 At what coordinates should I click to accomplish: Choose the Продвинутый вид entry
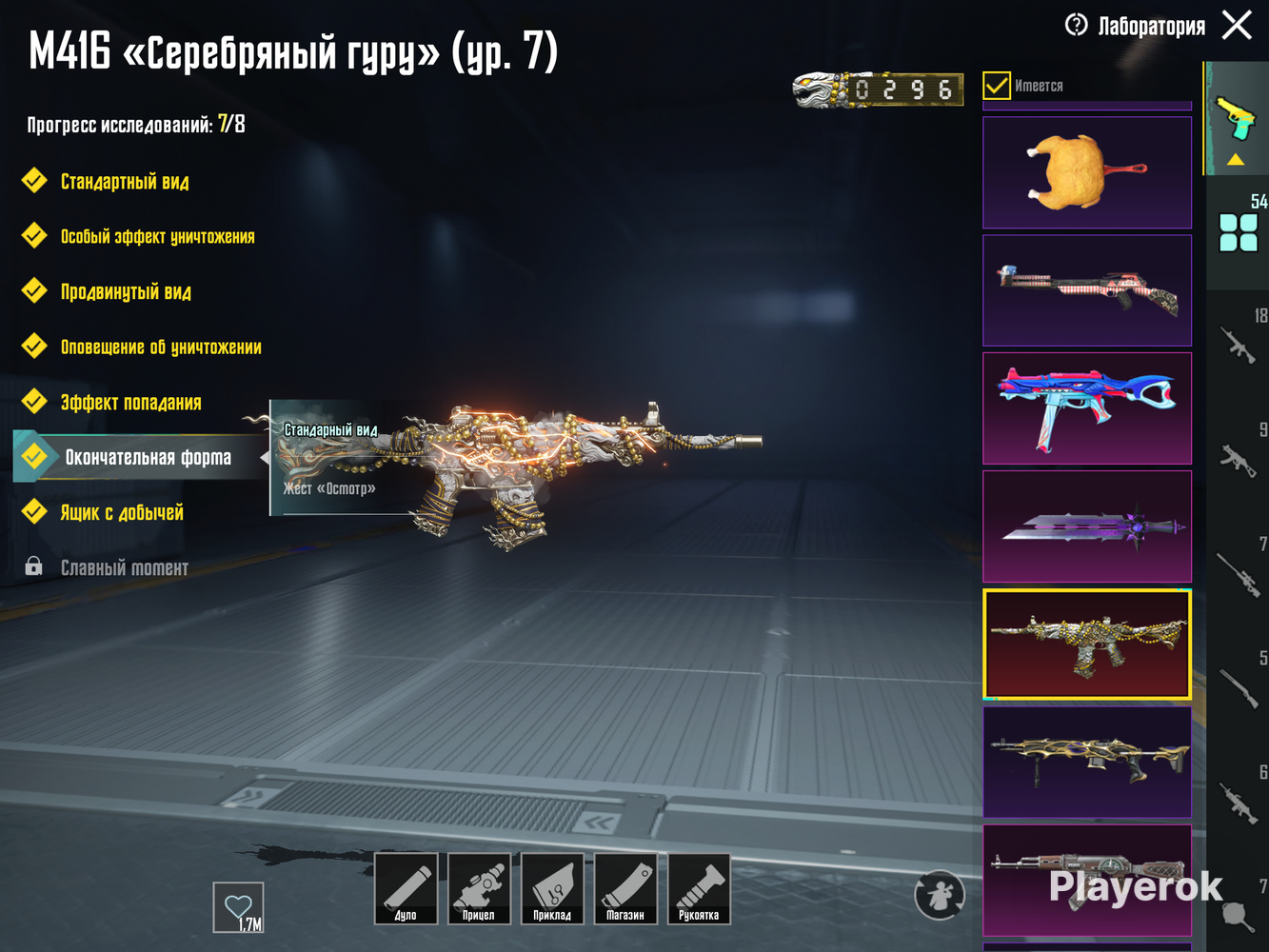(x=126, y=291)
